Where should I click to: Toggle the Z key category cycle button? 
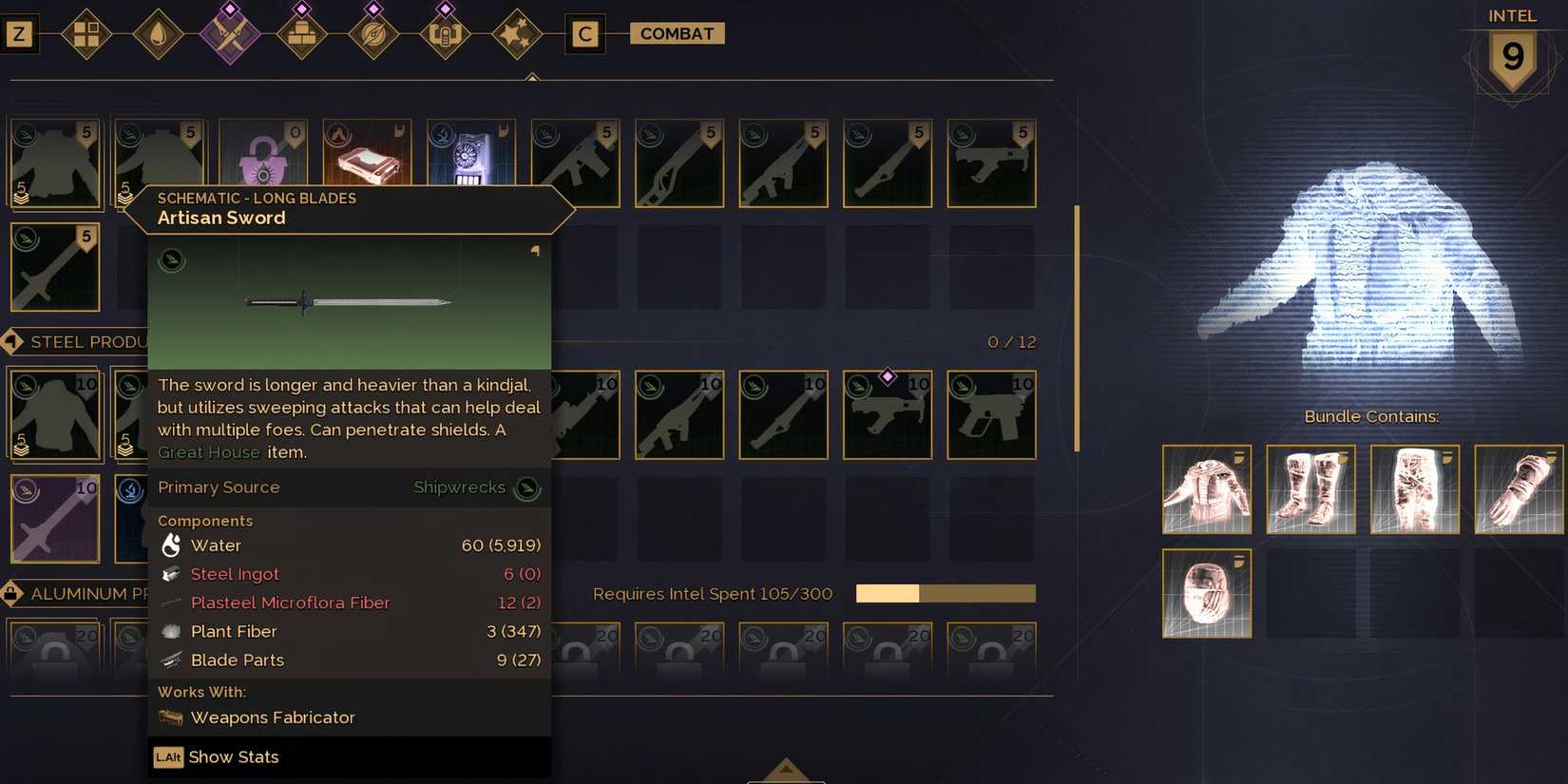19,33
